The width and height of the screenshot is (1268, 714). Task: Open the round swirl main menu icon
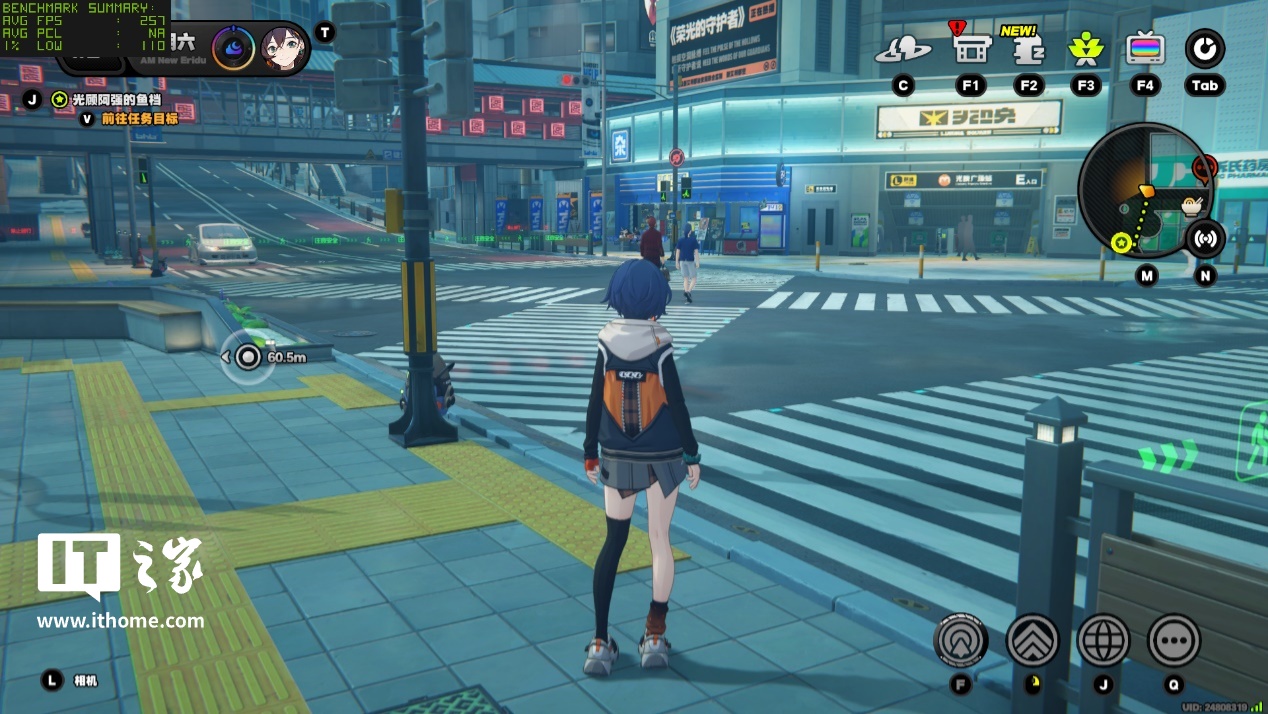point(1205,48)
